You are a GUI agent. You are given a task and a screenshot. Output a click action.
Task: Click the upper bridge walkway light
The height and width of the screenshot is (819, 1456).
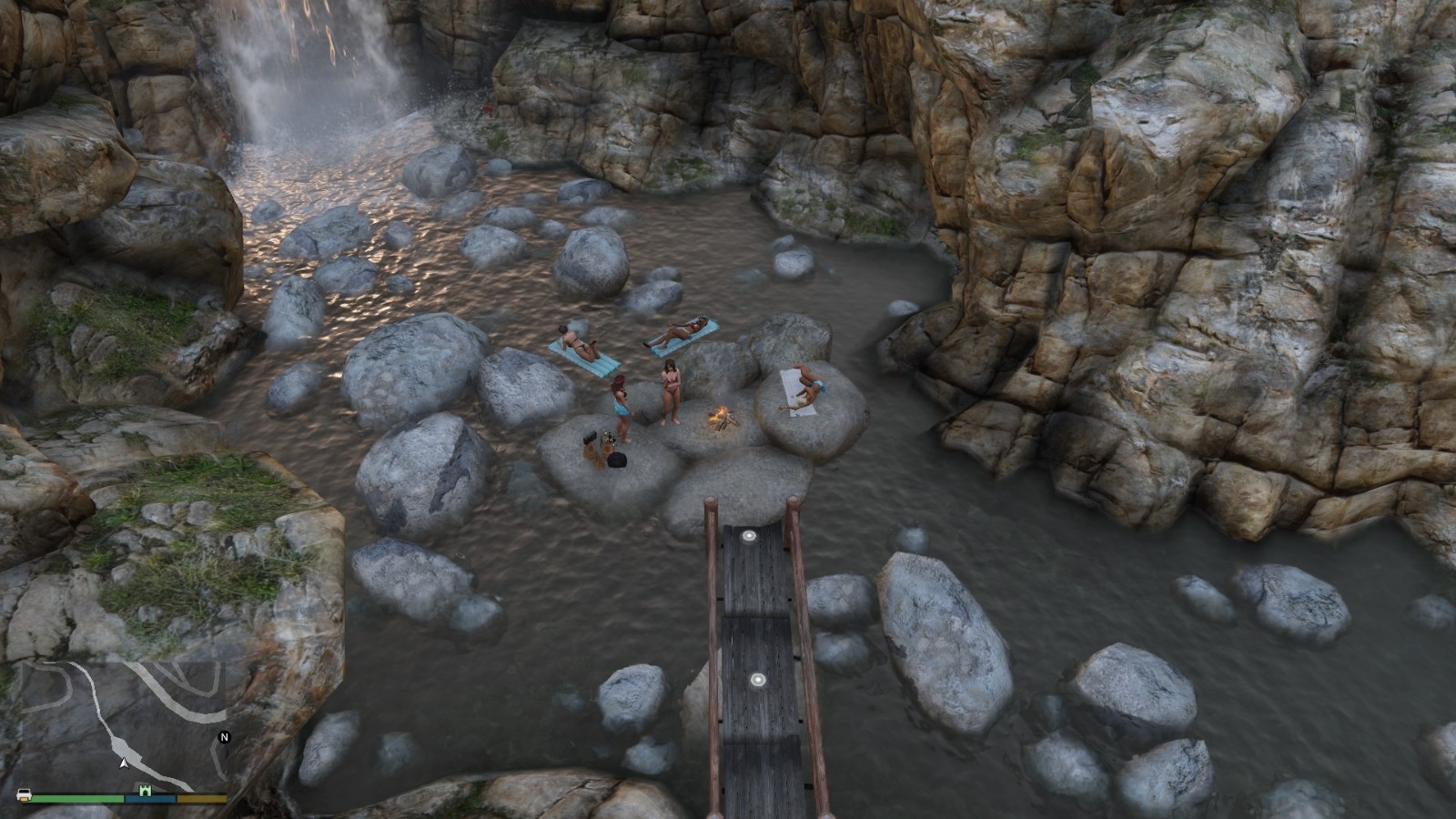tap(749, 535)
